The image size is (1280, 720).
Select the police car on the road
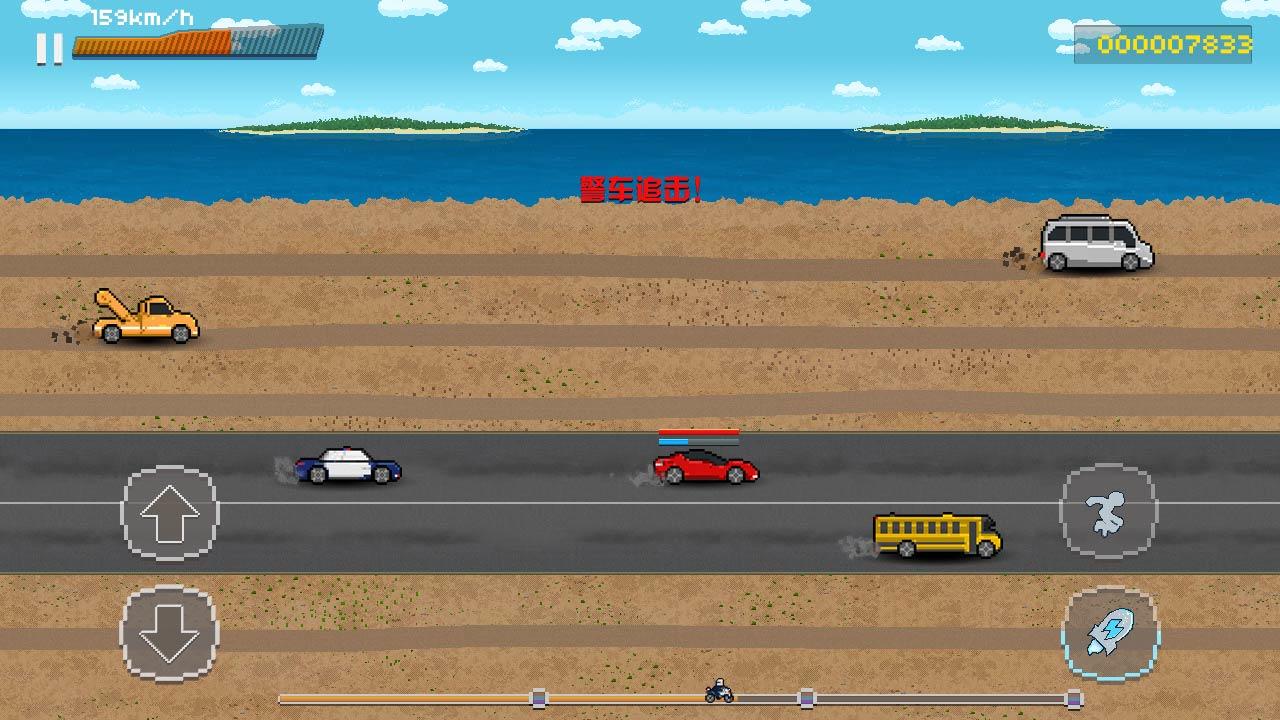coord(347,468)
